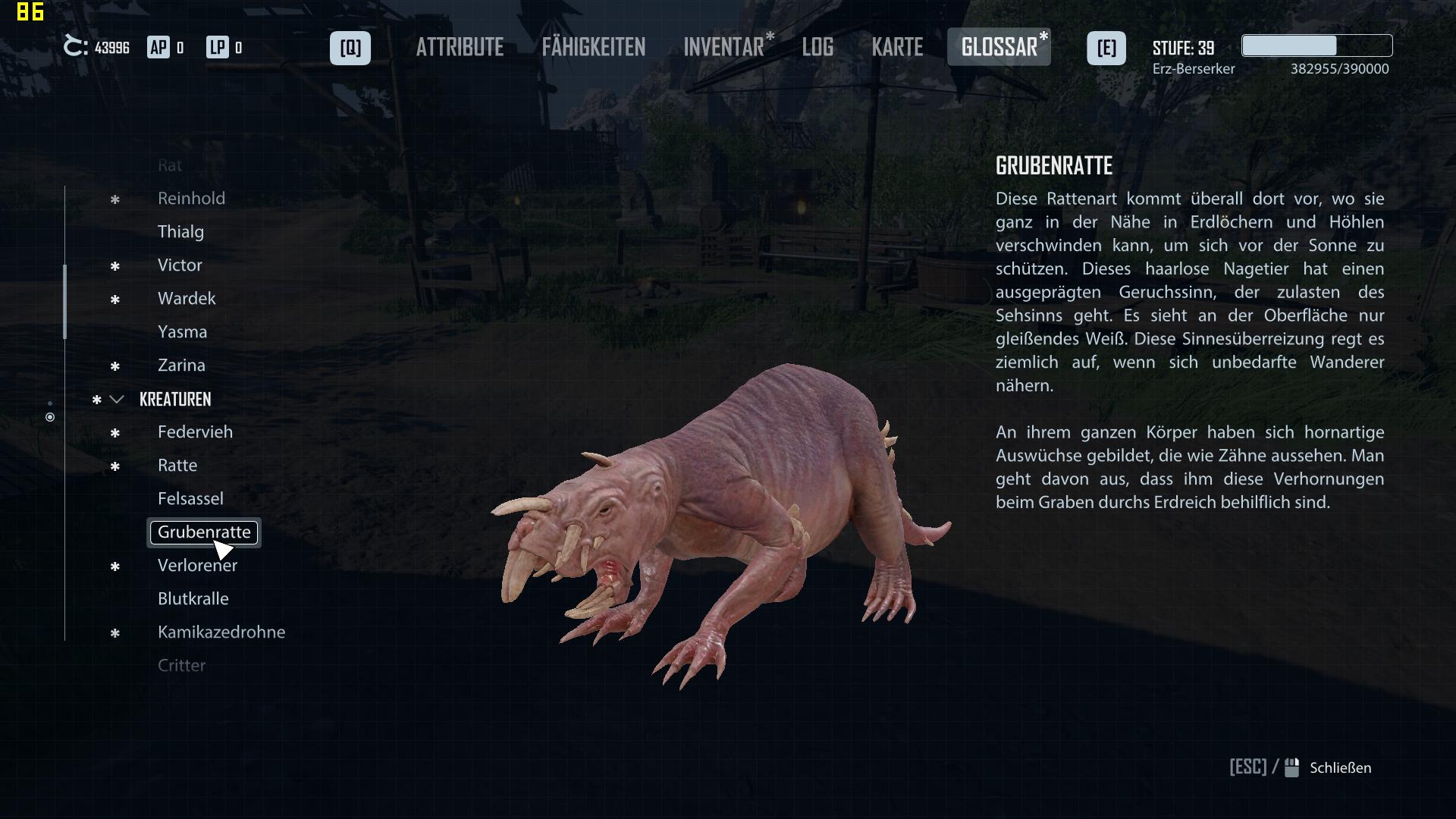This screenshot has height=819, width=1456.
Task: Show the Blutkralle creature entry
Action: coord(193,599)
